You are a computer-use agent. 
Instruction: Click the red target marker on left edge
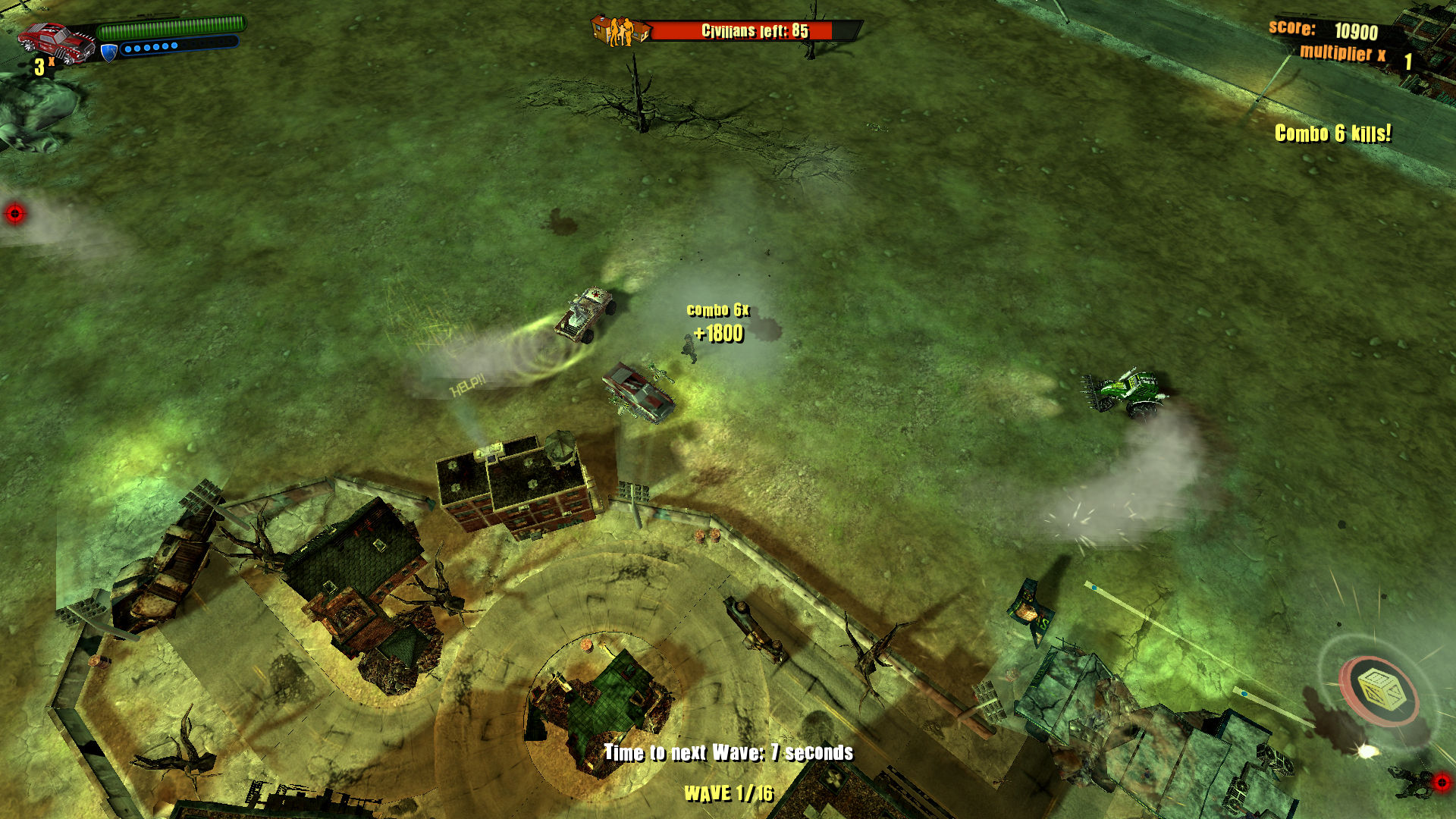15,212
